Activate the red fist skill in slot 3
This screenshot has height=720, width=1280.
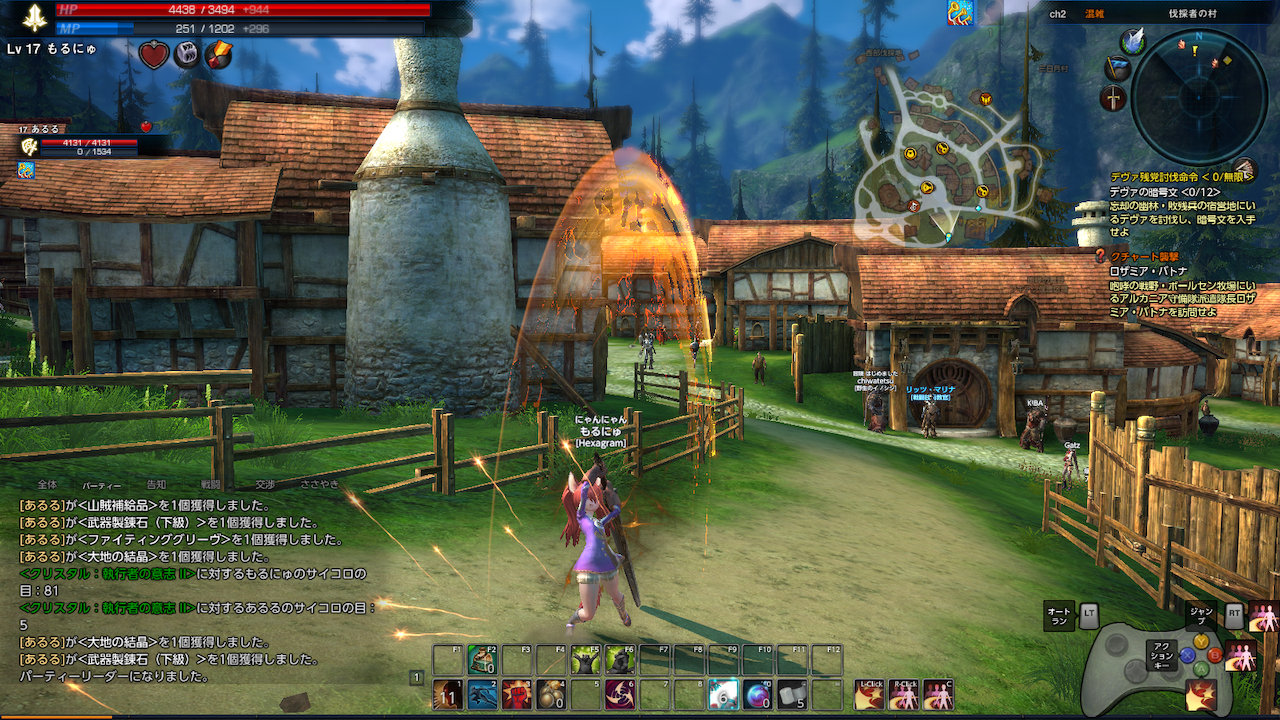click(516, 694)
